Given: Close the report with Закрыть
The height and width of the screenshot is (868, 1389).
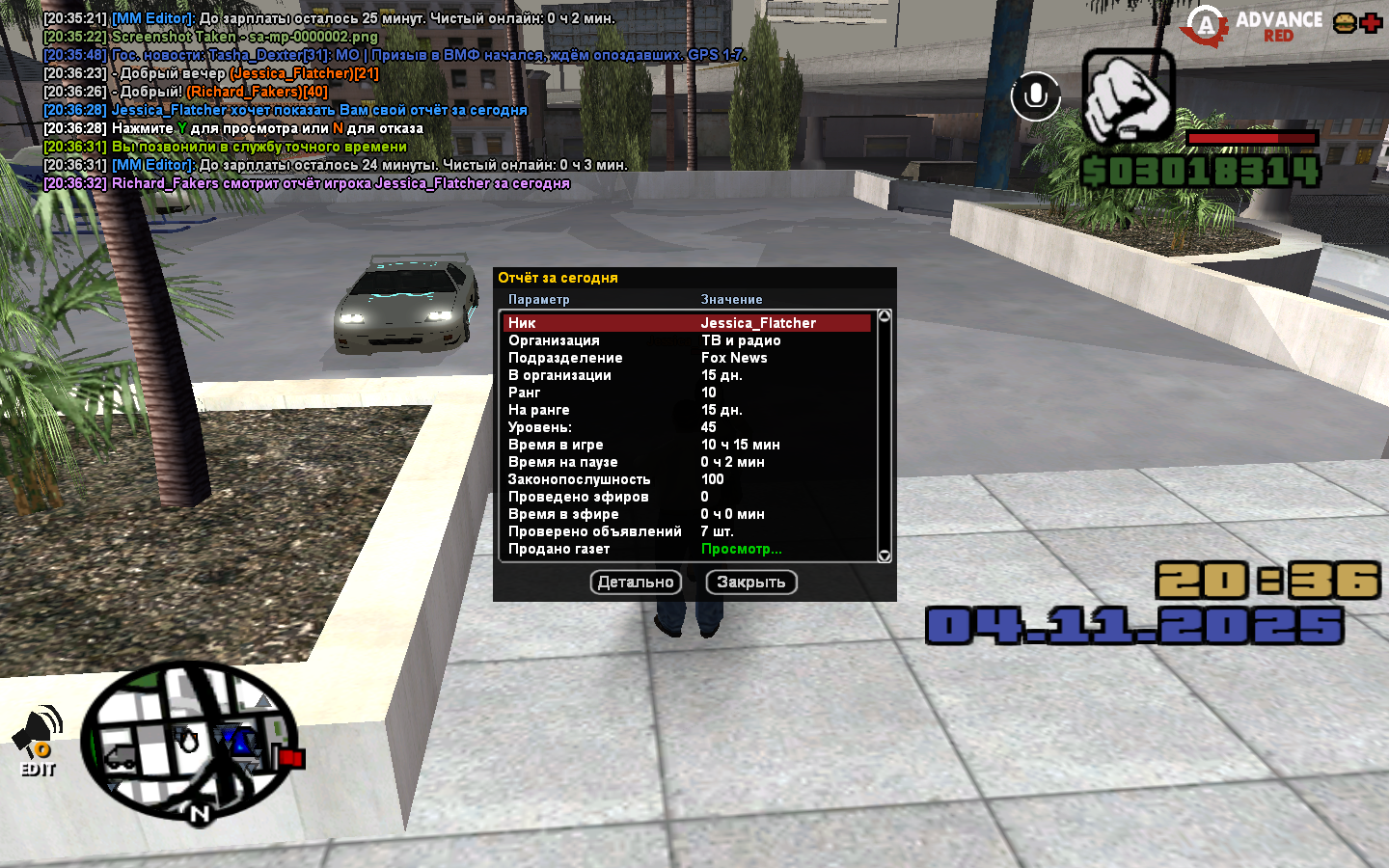Looking at the screenshot, I should [750, 583].
